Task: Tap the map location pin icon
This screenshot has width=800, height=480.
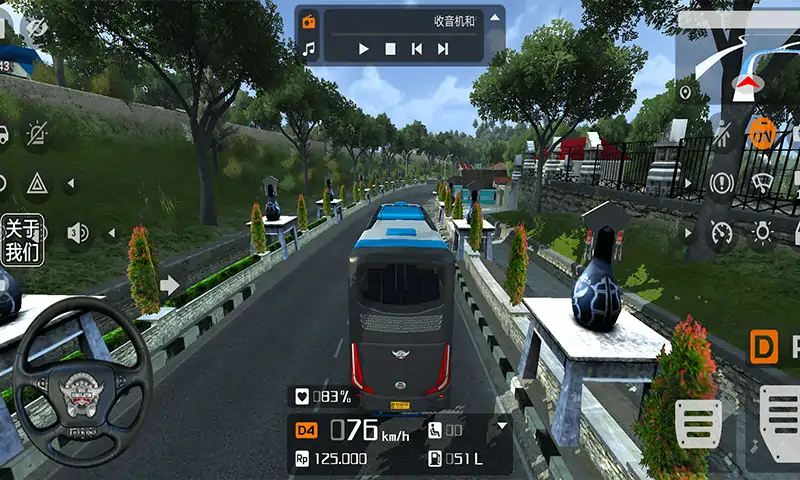Action: (685, 93)
